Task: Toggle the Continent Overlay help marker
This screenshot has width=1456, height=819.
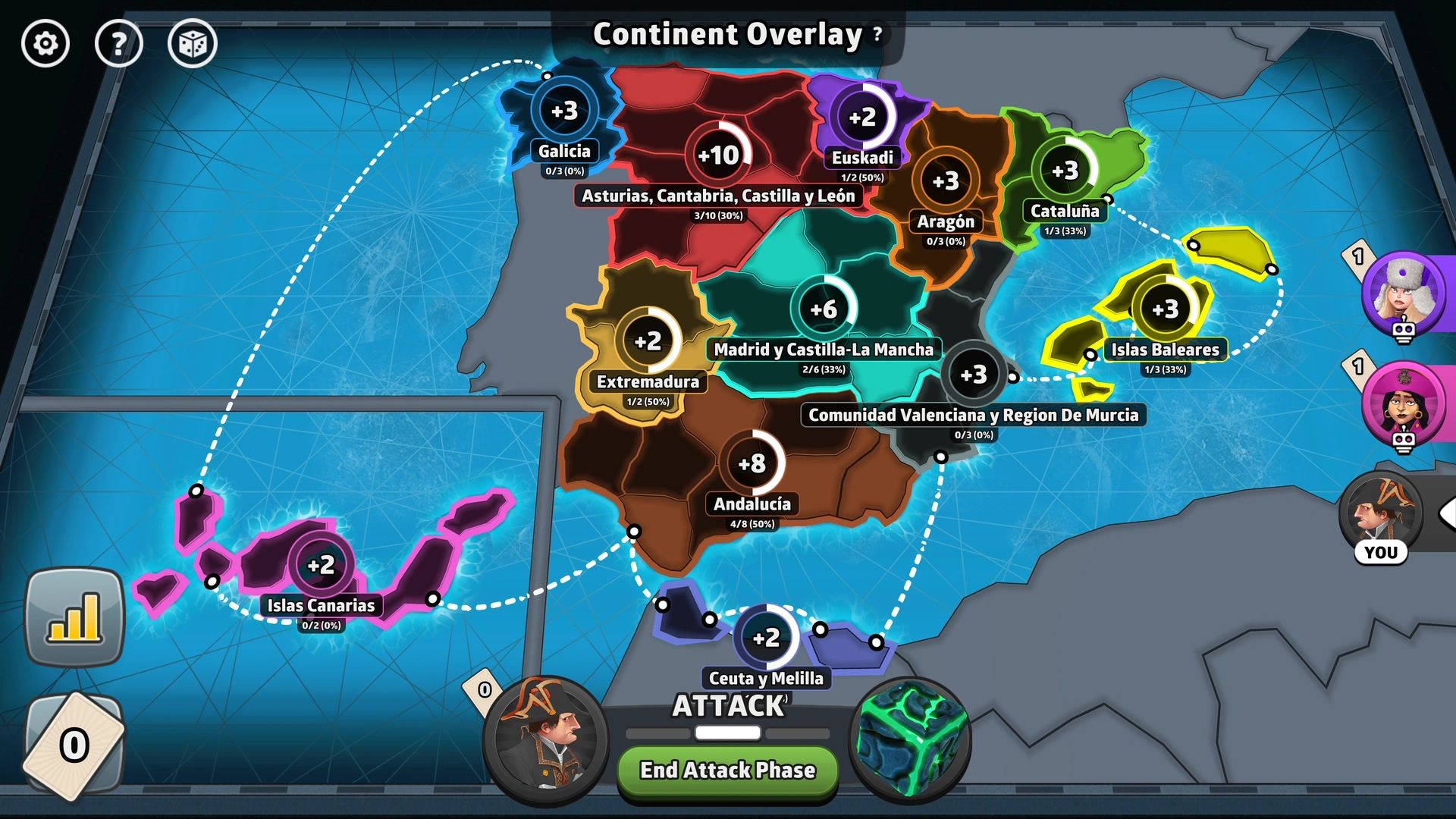Action: pyautogui.click(x=876, y=33)
